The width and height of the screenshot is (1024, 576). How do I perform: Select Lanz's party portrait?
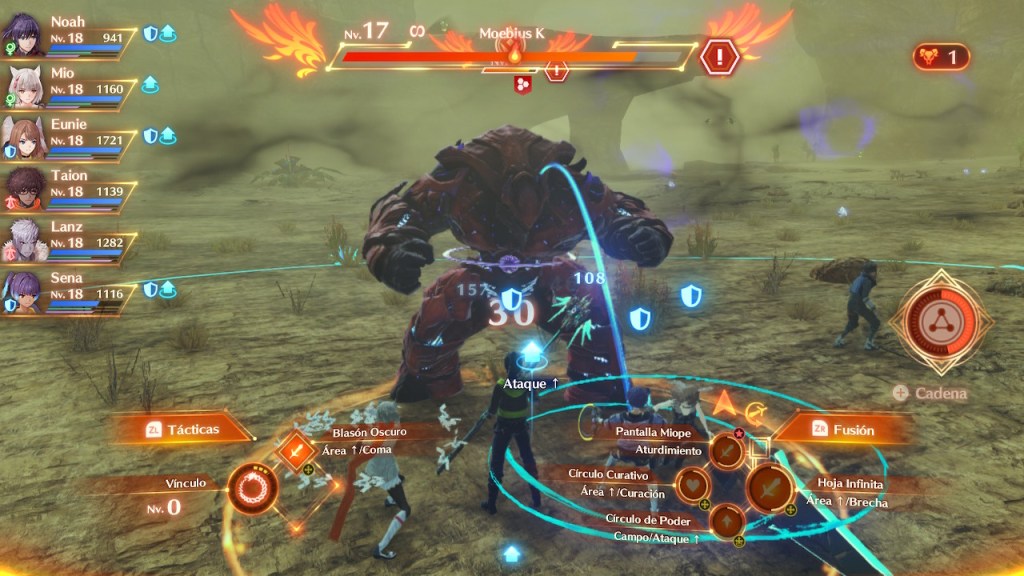pos(23,239)
